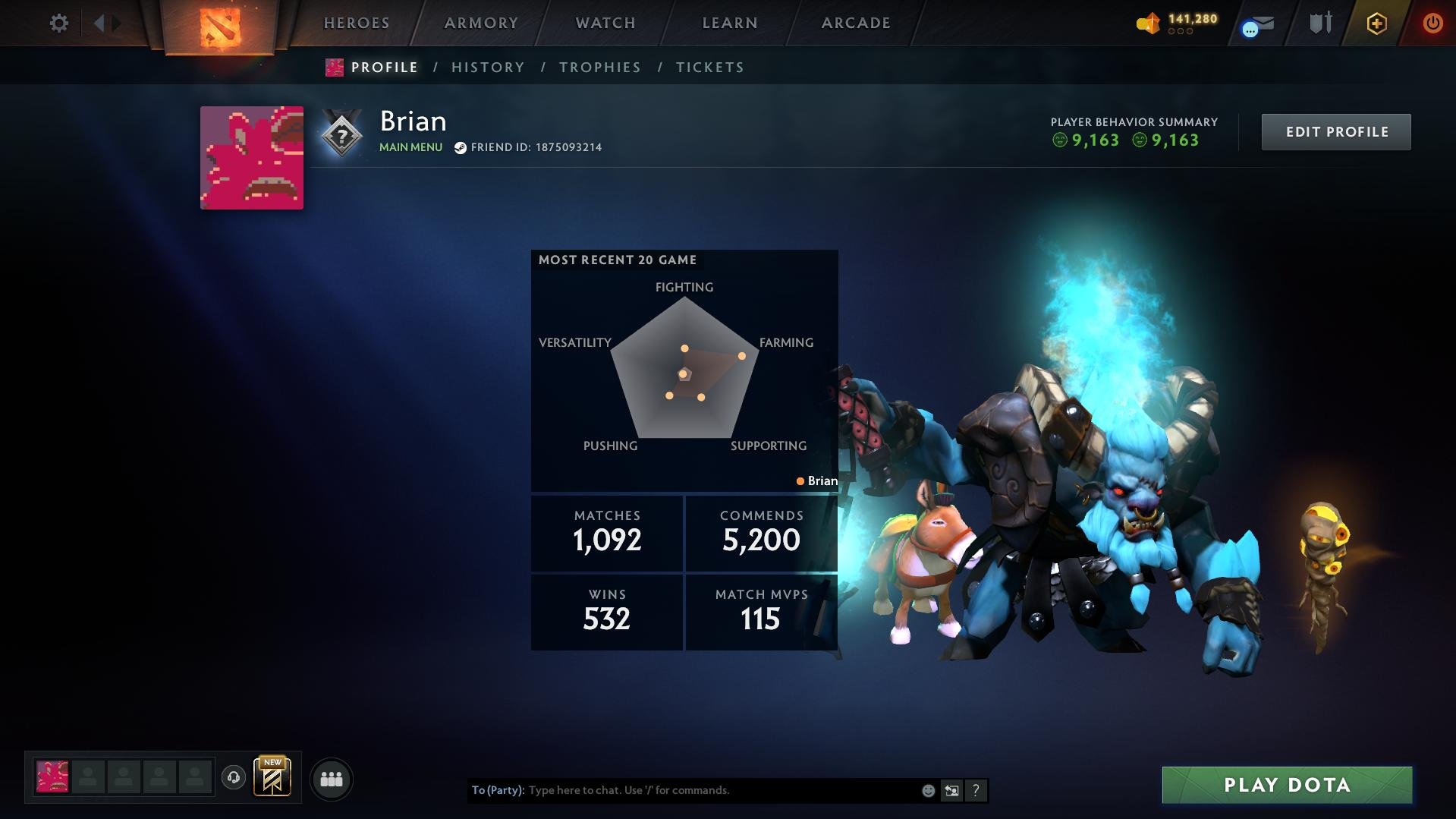The image size is (1456, 819).
Task: Click the party chat input field
Action: 721,790
